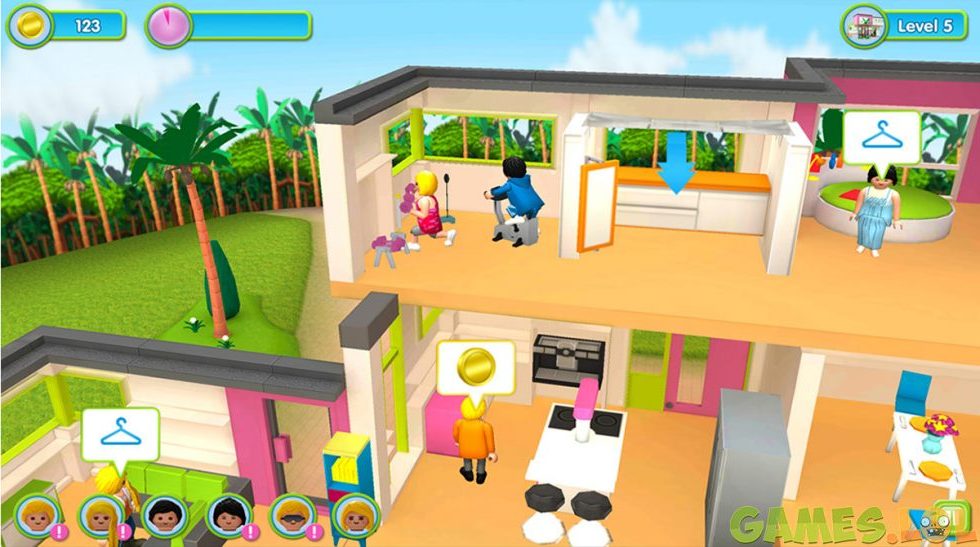The image size is (980, 547).
Task: Open the house icon beside Level 5
Action: click(863, 25)
